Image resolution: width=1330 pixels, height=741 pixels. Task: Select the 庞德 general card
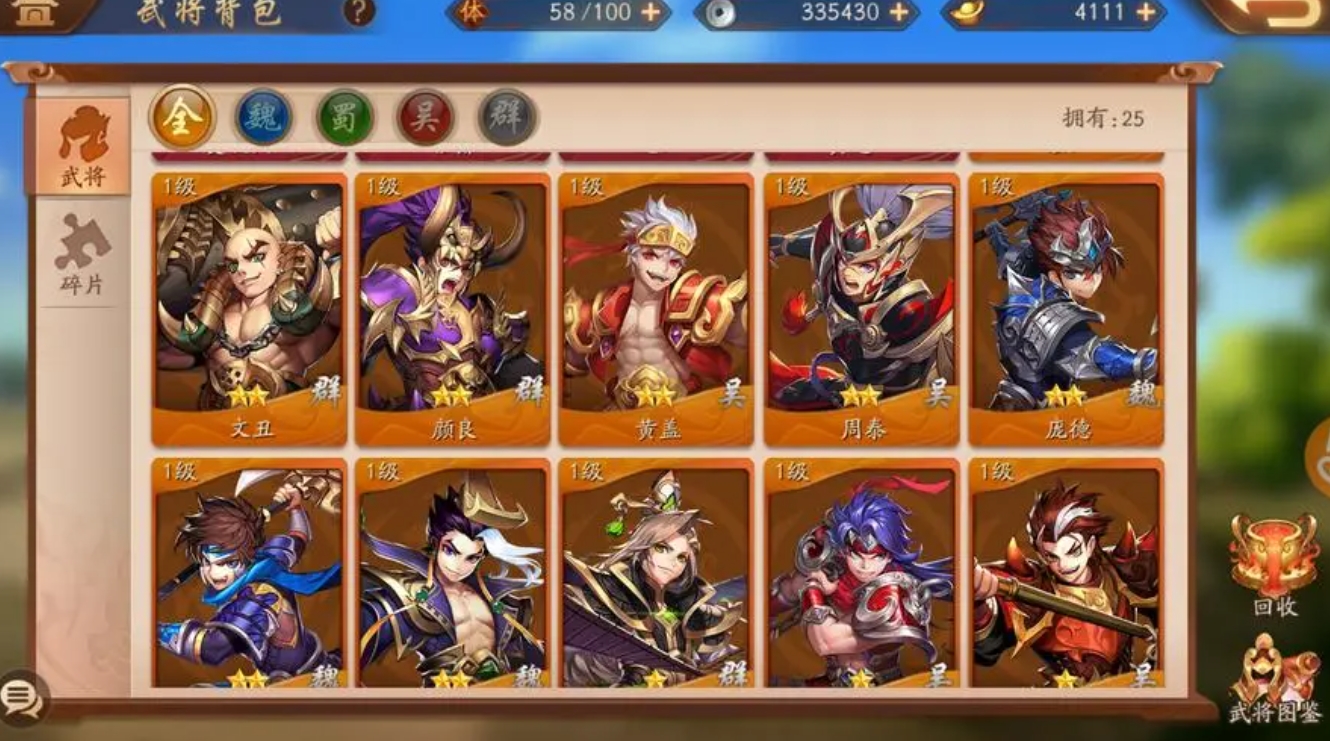click(x=1065, y=310)
